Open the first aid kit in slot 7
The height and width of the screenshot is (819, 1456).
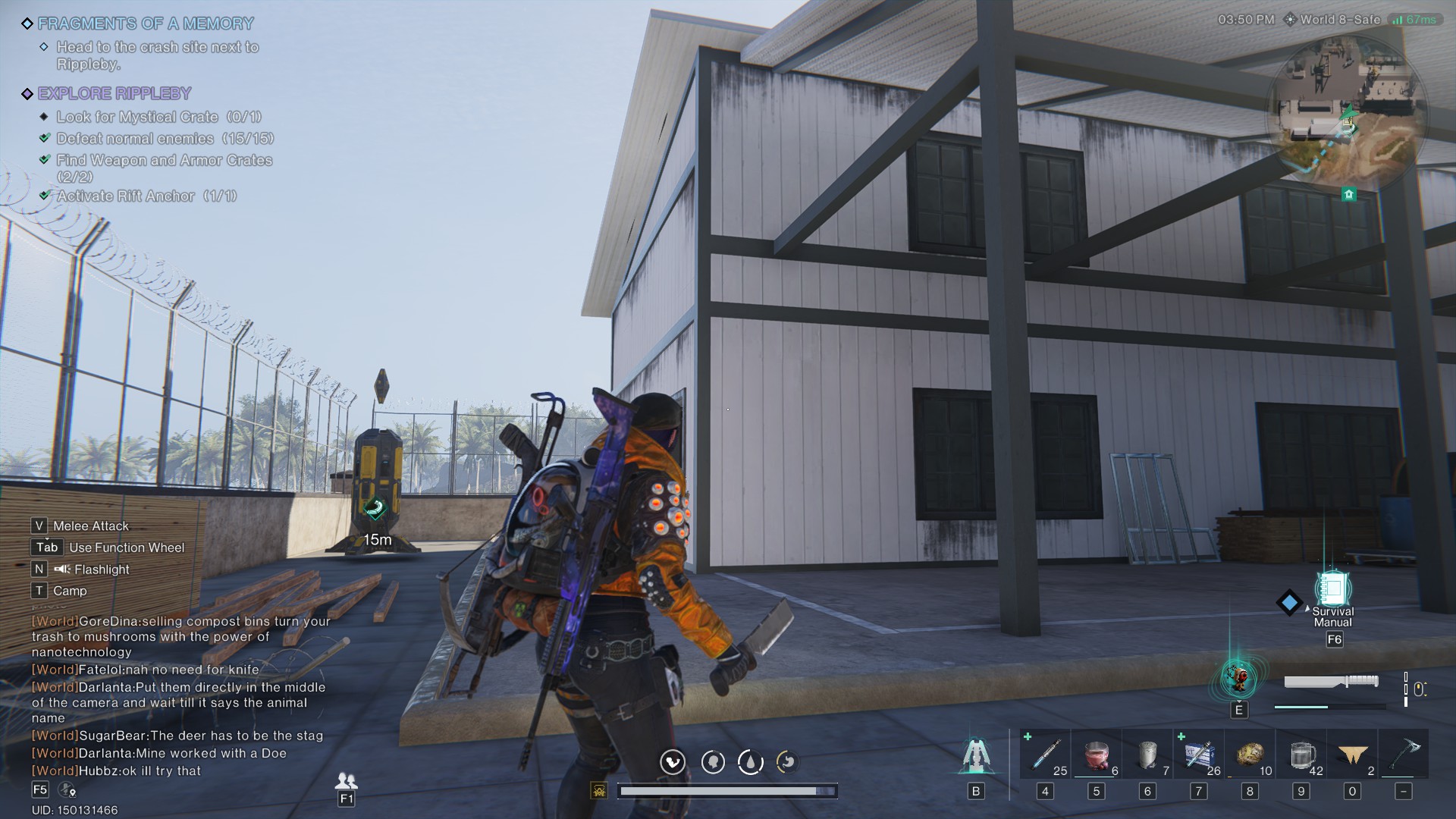(x=1199, y=755)
